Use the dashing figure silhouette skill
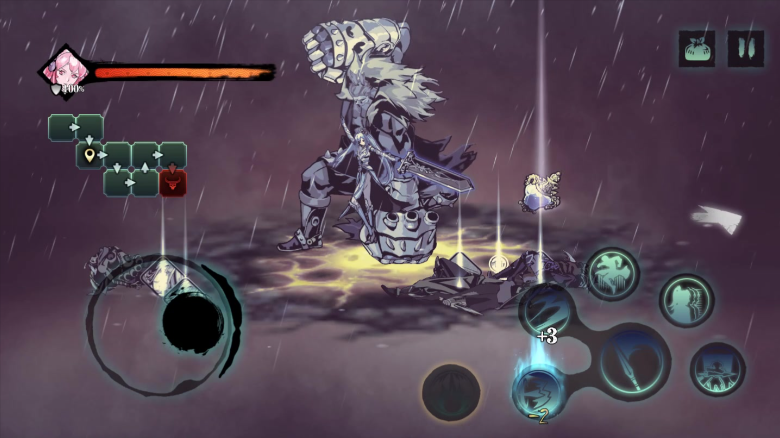Screen dimensions: 780x438 click(686, 300)
